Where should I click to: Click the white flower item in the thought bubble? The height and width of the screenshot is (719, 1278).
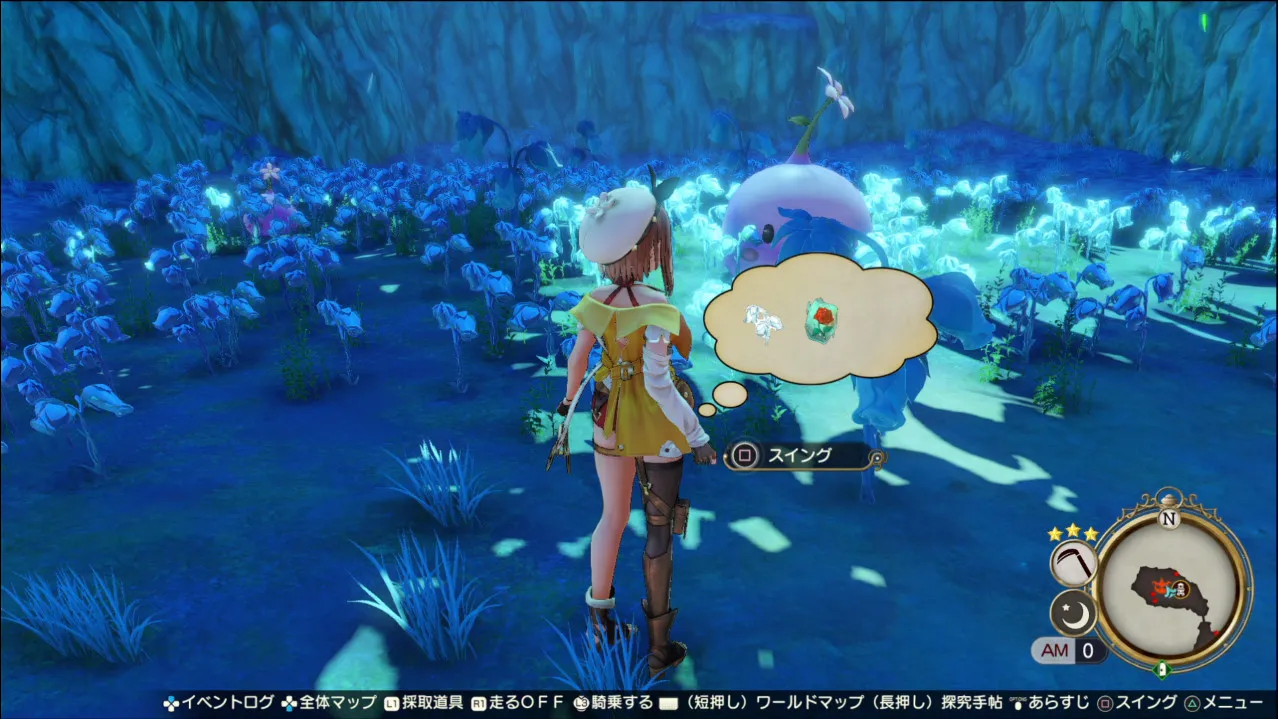tap(763, 322)
